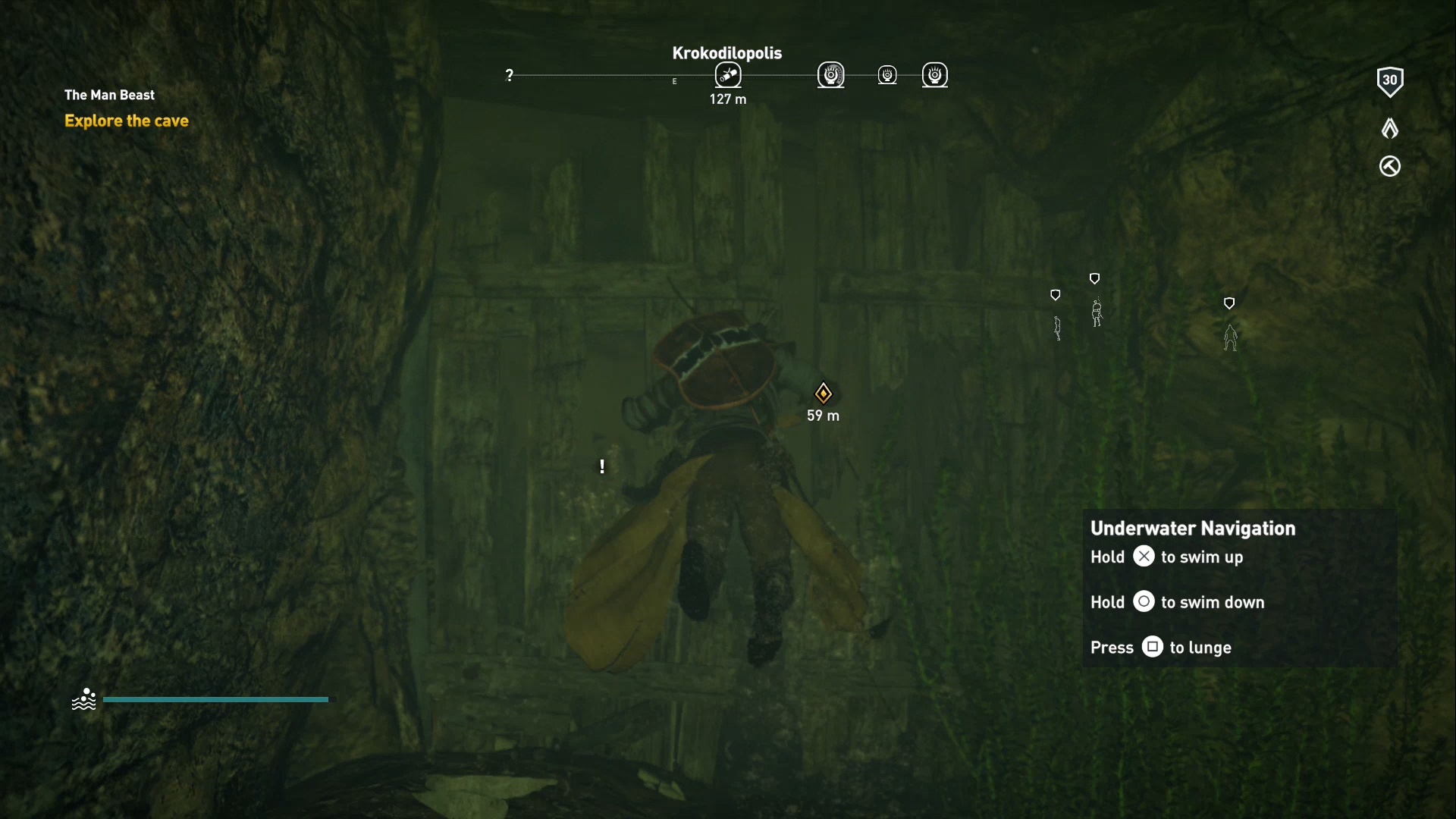The height and width of the screenshot is (819, 1456).
Task: Click the Underwater Navigation tutorial panel
Action: point(1239,588)
